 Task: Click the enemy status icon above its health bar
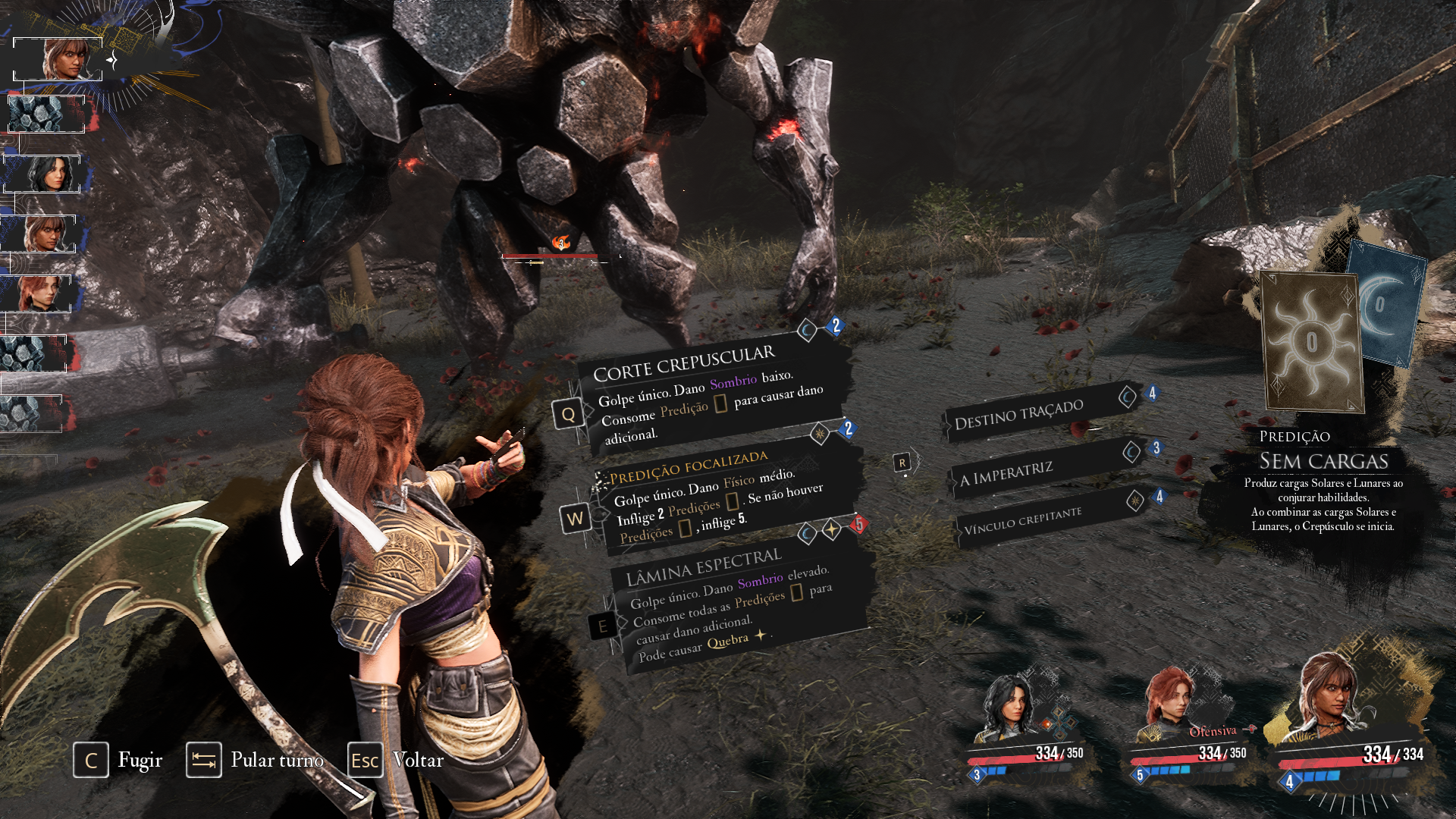click(x=561, y=243)
